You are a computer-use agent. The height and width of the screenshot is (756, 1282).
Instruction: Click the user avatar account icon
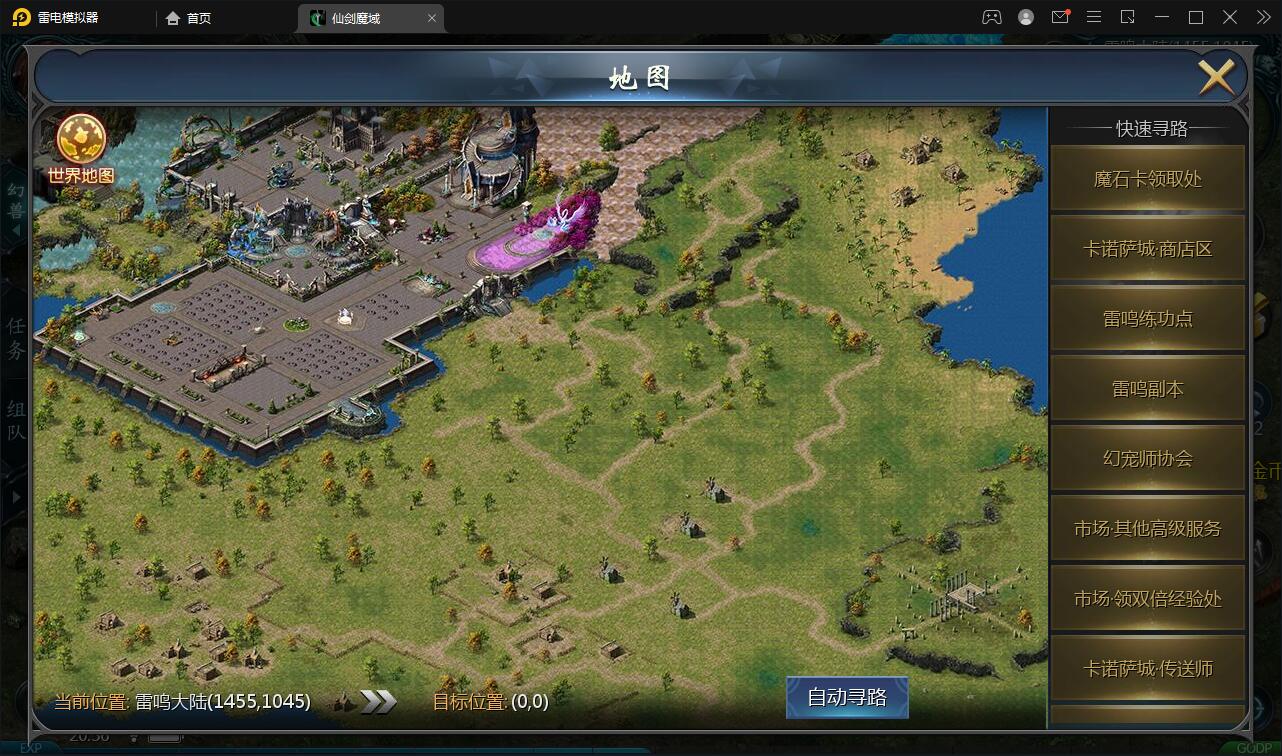tap(1025, 17)
